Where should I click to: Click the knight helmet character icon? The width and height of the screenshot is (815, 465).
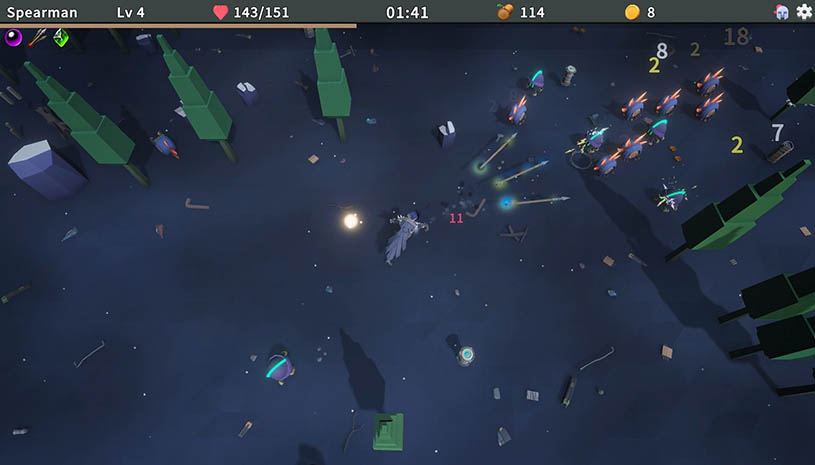[x=782, y=12]
